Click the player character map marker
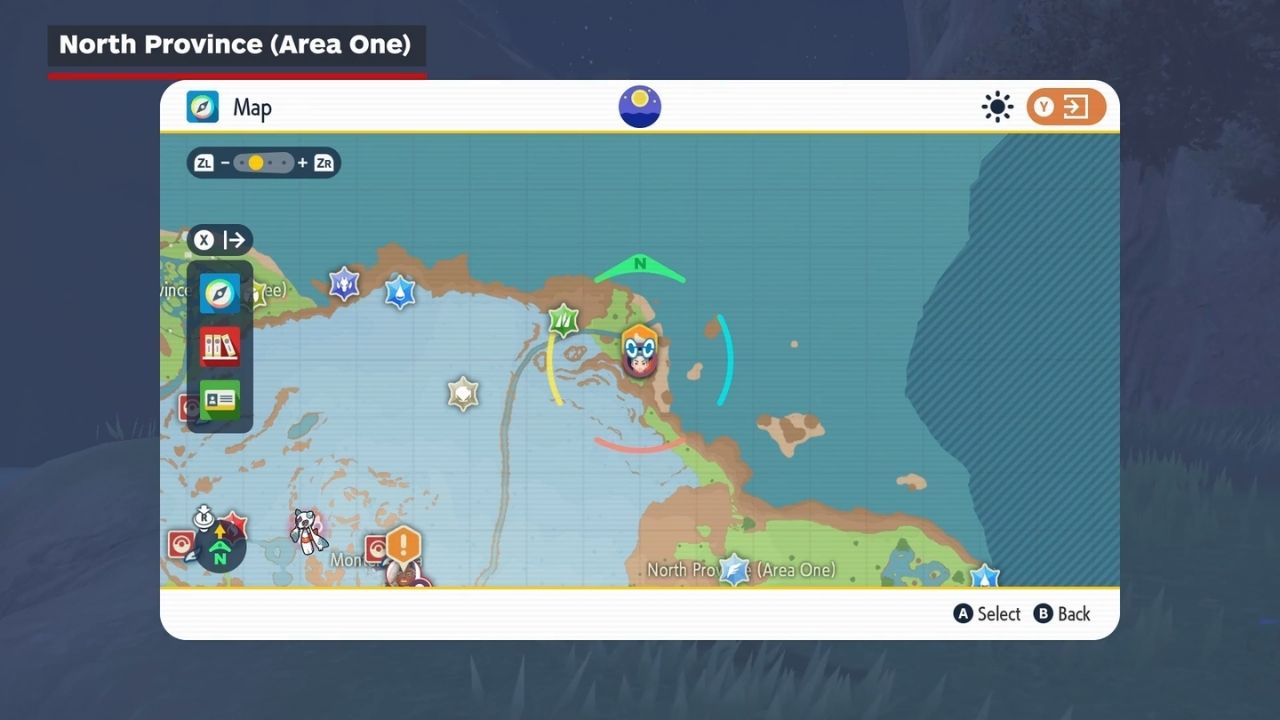 (x=640, y=350)
